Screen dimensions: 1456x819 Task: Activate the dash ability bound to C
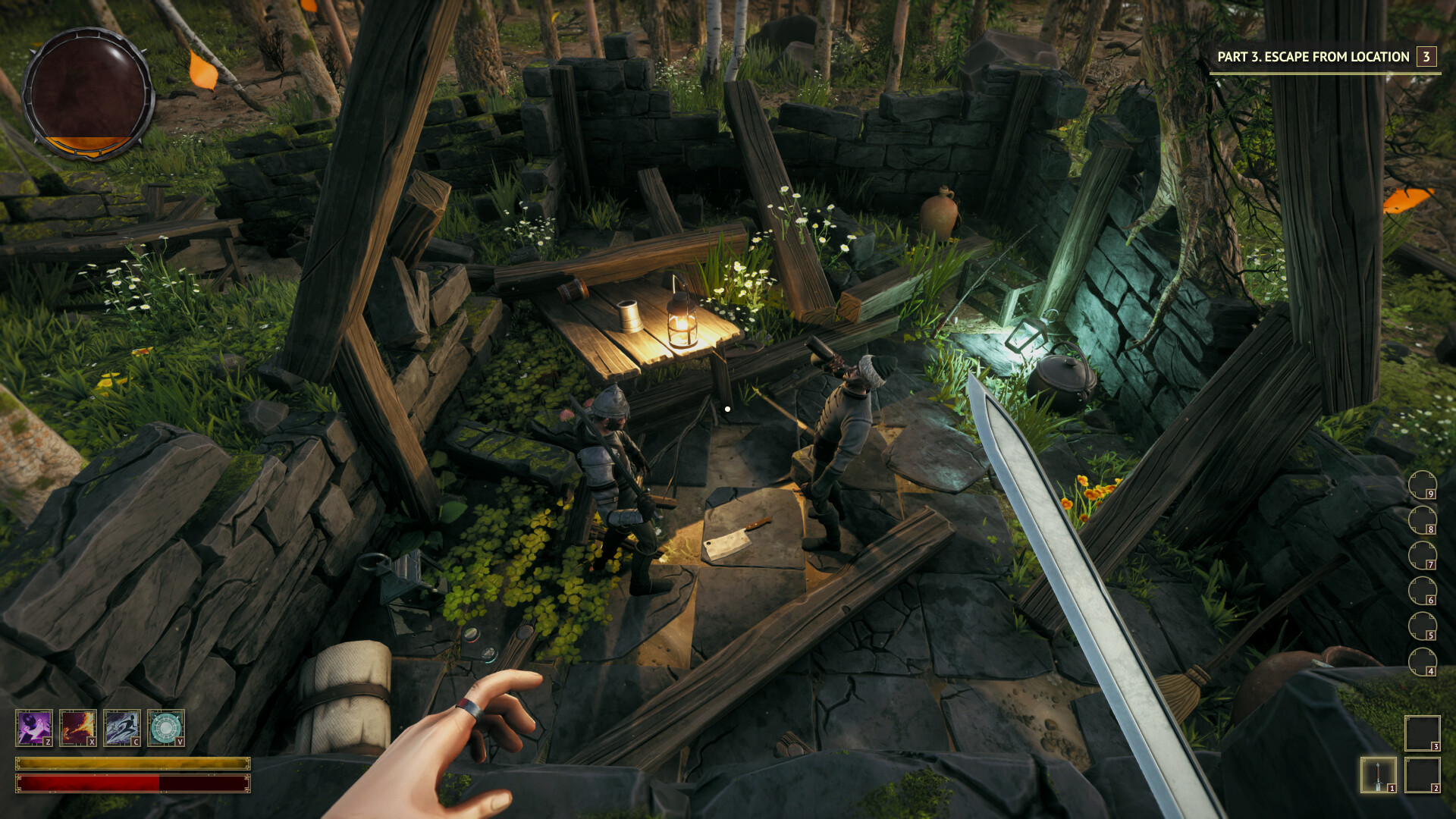(x=121, y=727)
